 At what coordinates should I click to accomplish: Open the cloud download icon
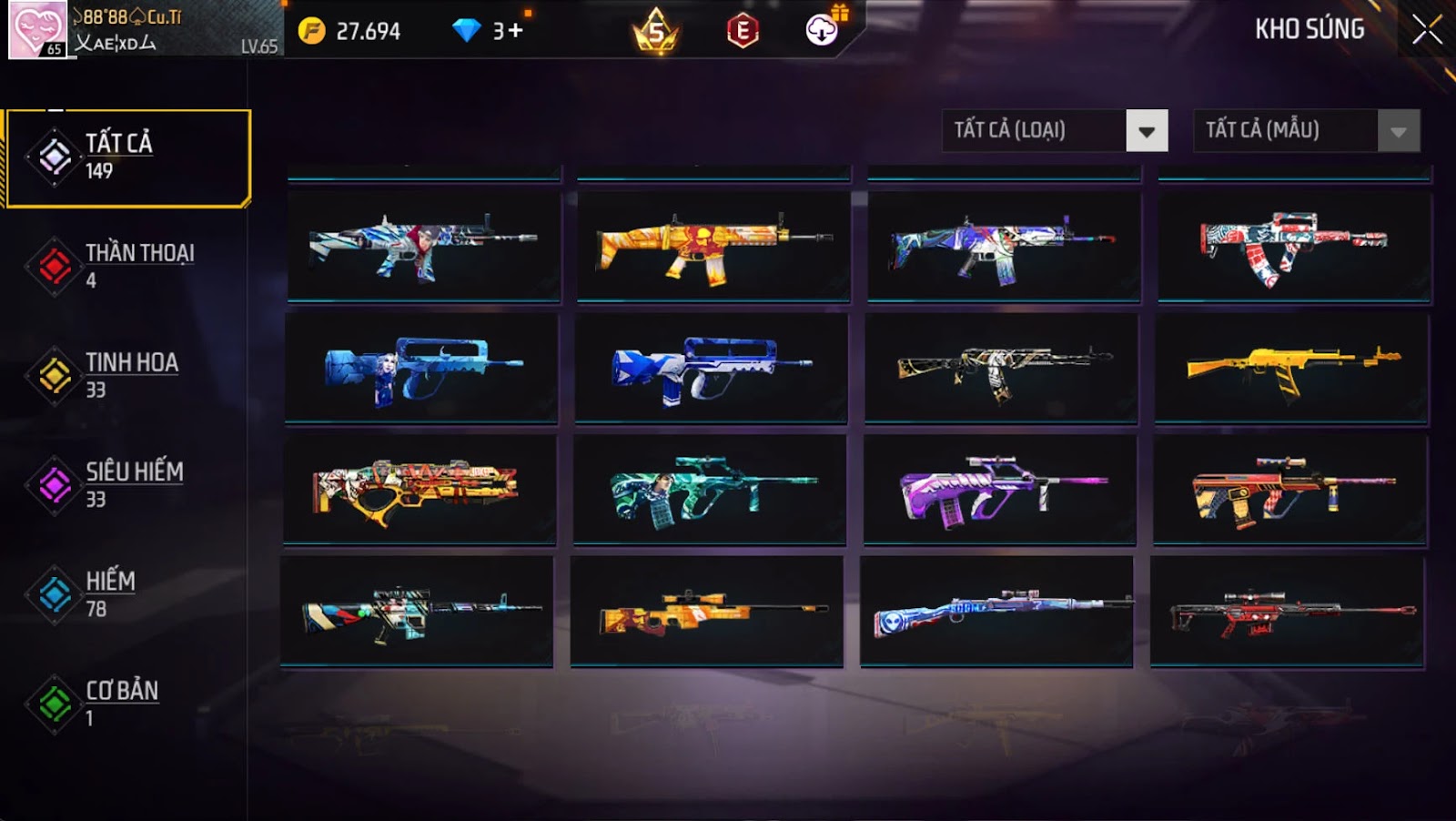click(822, 31)
